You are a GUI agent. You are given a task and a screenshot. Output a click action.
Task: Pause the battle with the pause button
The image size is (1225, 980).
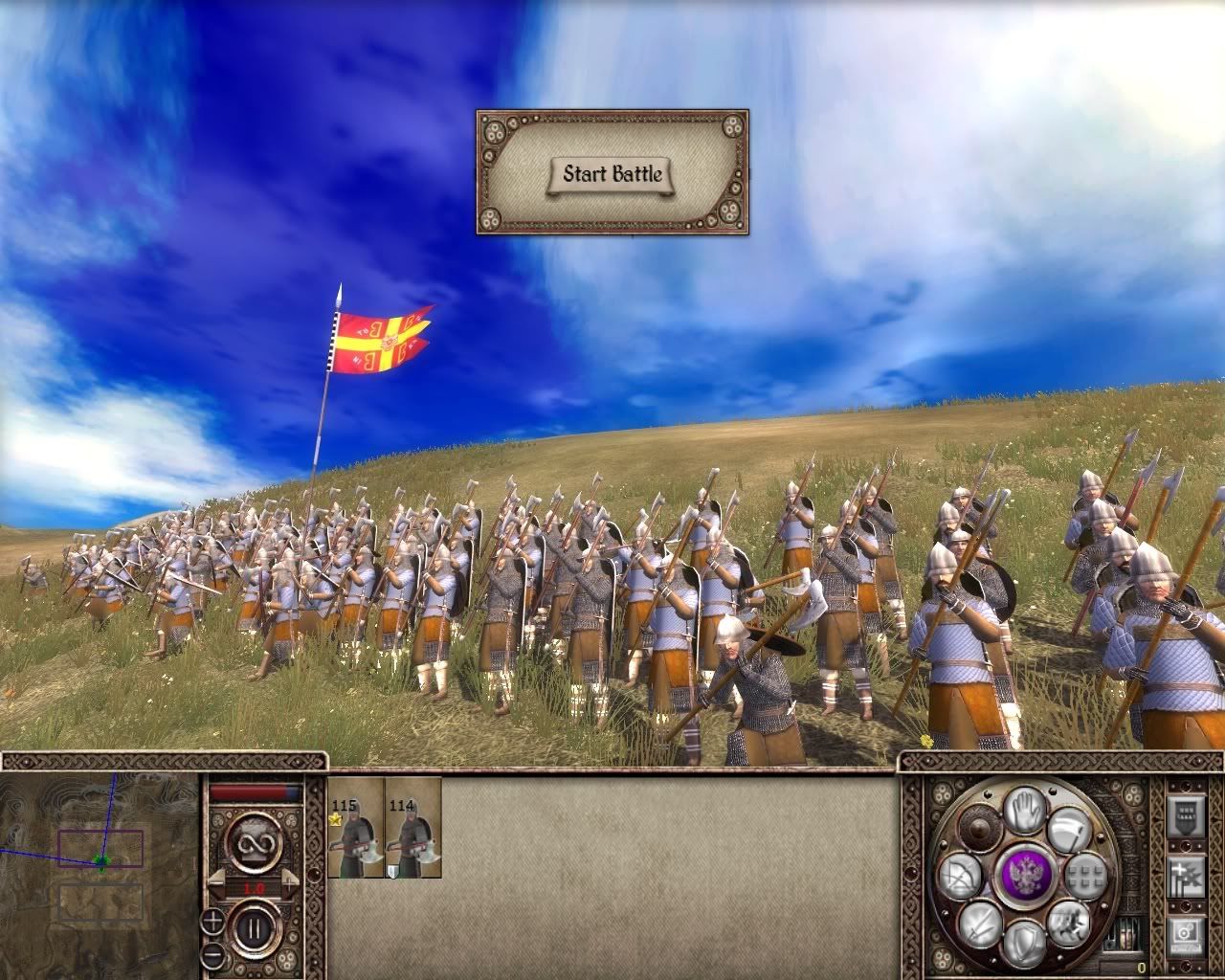pyautogui.click(x=255, y=927)
